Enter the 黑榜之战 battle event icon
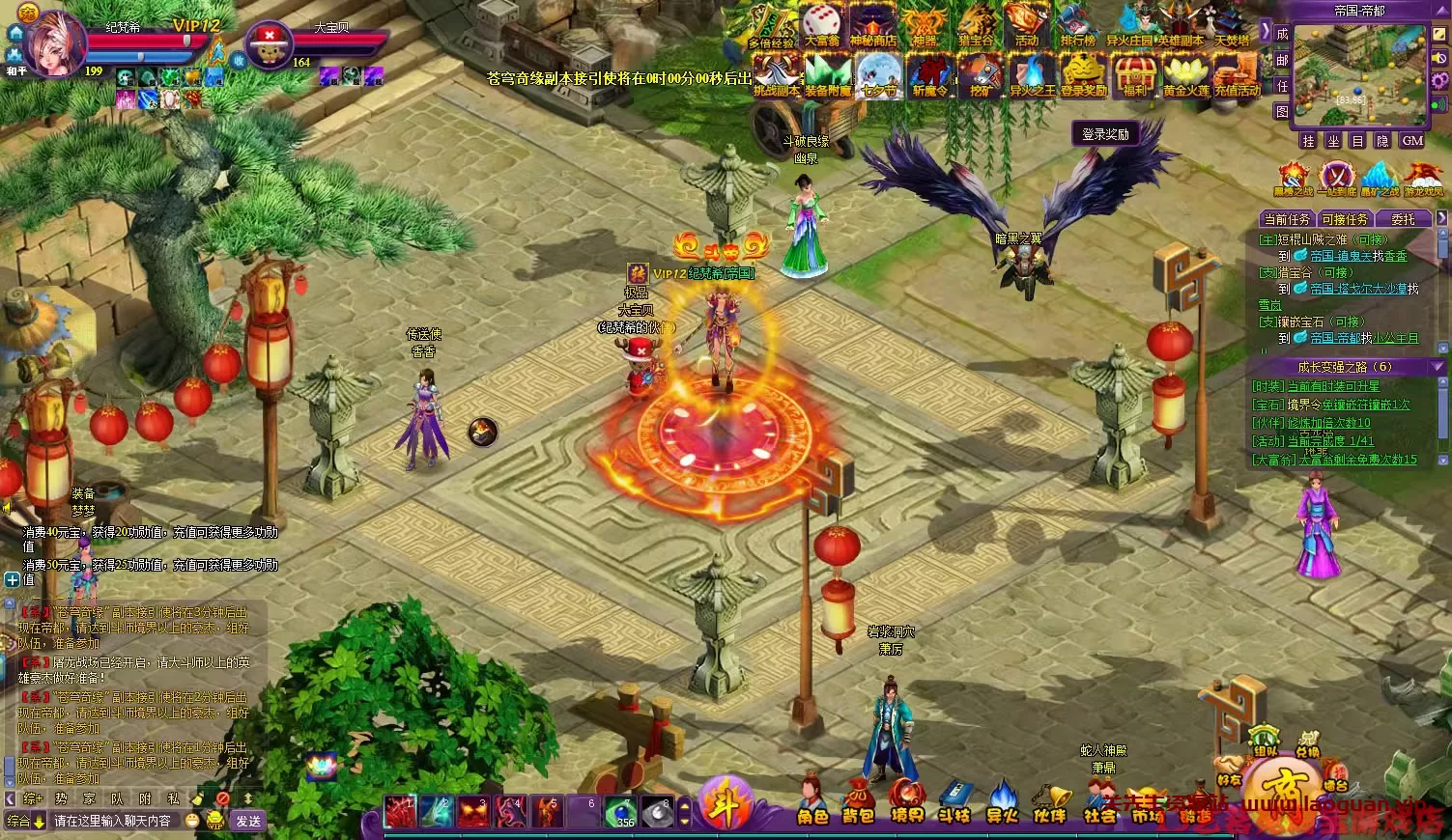Screen dimensions: 1452x840 point(1292,175)
